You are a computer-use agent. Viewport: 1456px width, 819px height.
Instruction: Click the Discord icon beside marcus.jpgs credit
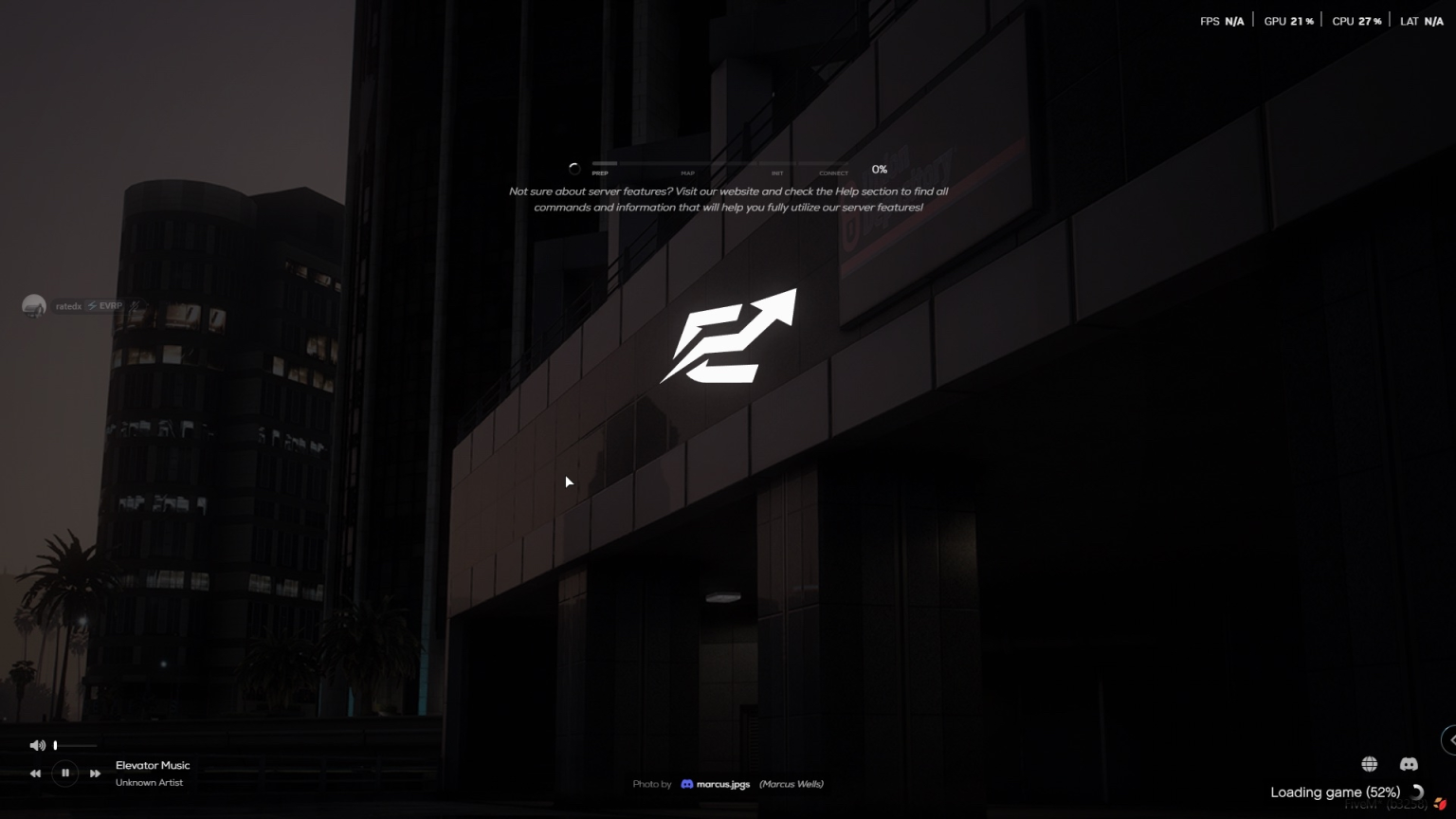tap(686, 784)
